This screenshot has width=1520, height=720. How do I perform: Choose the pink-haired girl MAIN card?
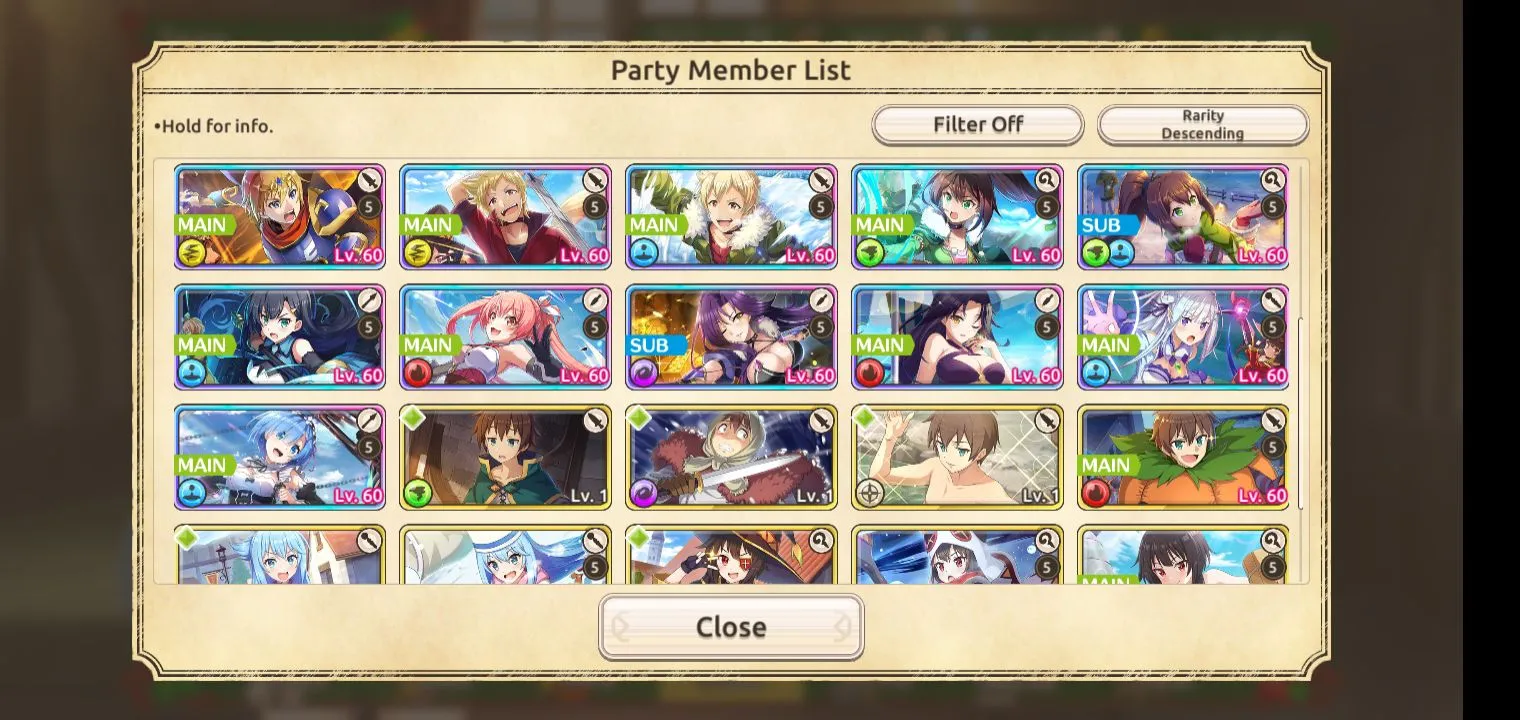click(505, 337)
